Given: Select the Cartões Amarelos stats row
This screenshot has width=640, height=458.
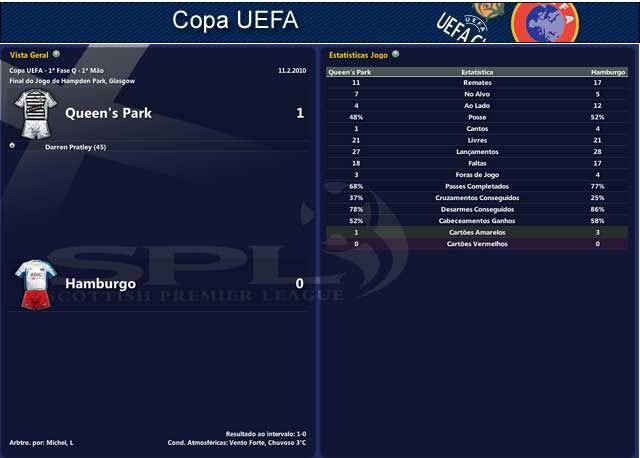Looking at the screenshot, I should point(476,232).
